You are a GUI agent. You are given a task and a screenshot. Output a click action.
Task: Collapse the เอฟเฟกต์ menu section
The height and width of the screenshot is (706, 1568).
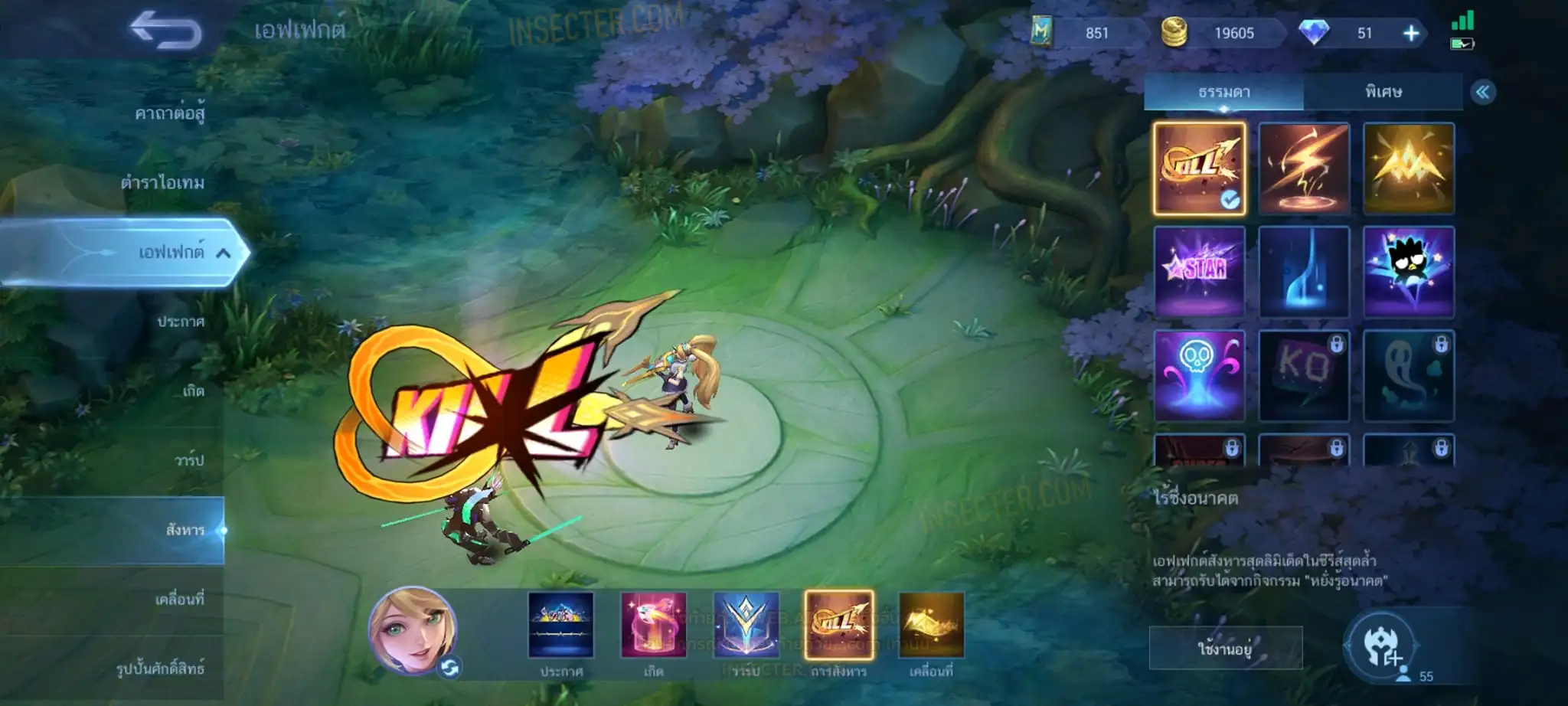pos(223,253)
